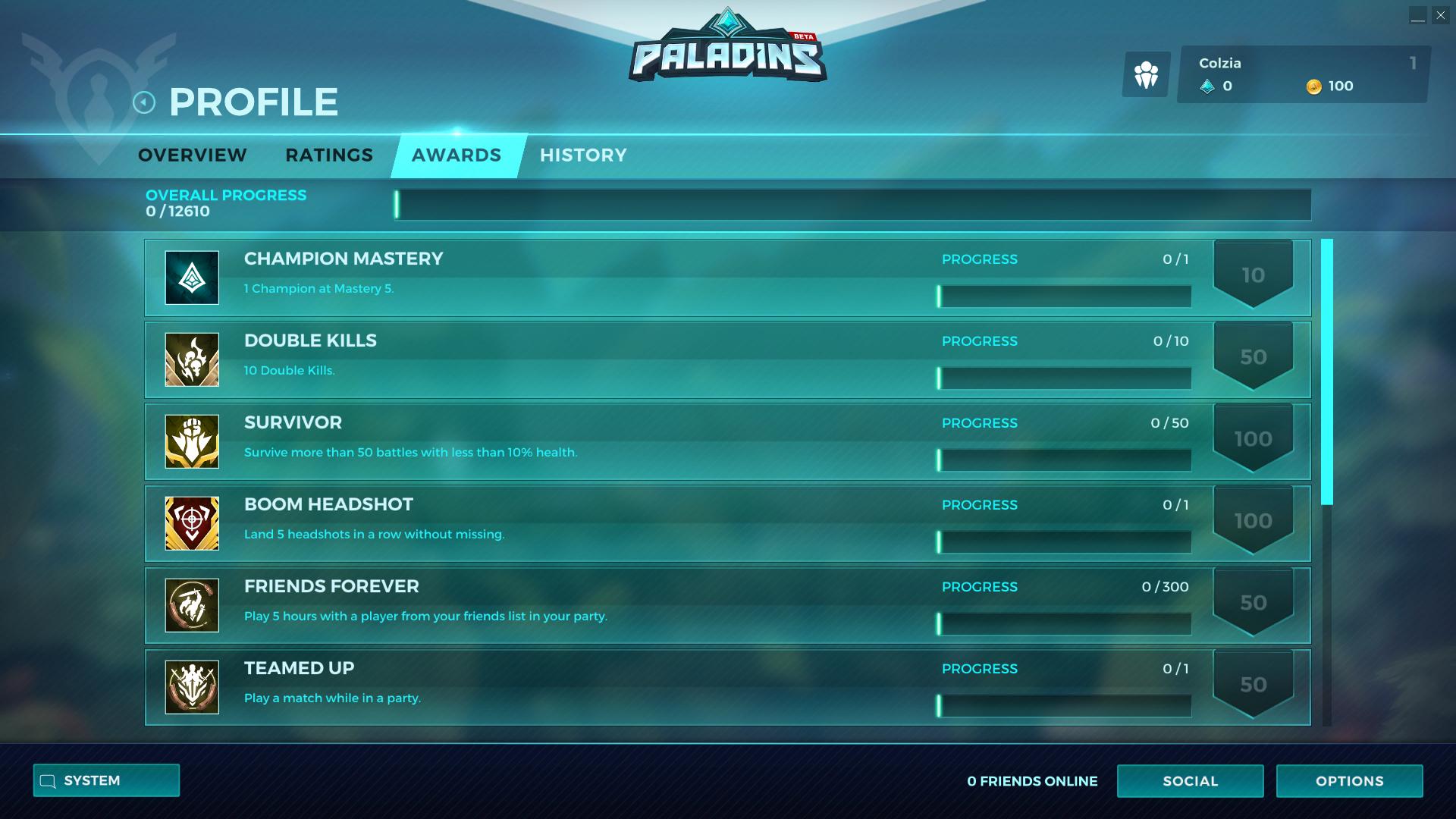The width and height of the screenshot is (1456, 819).
Task: Open the party icon next to Colzia
Action: coord(1146,74)
